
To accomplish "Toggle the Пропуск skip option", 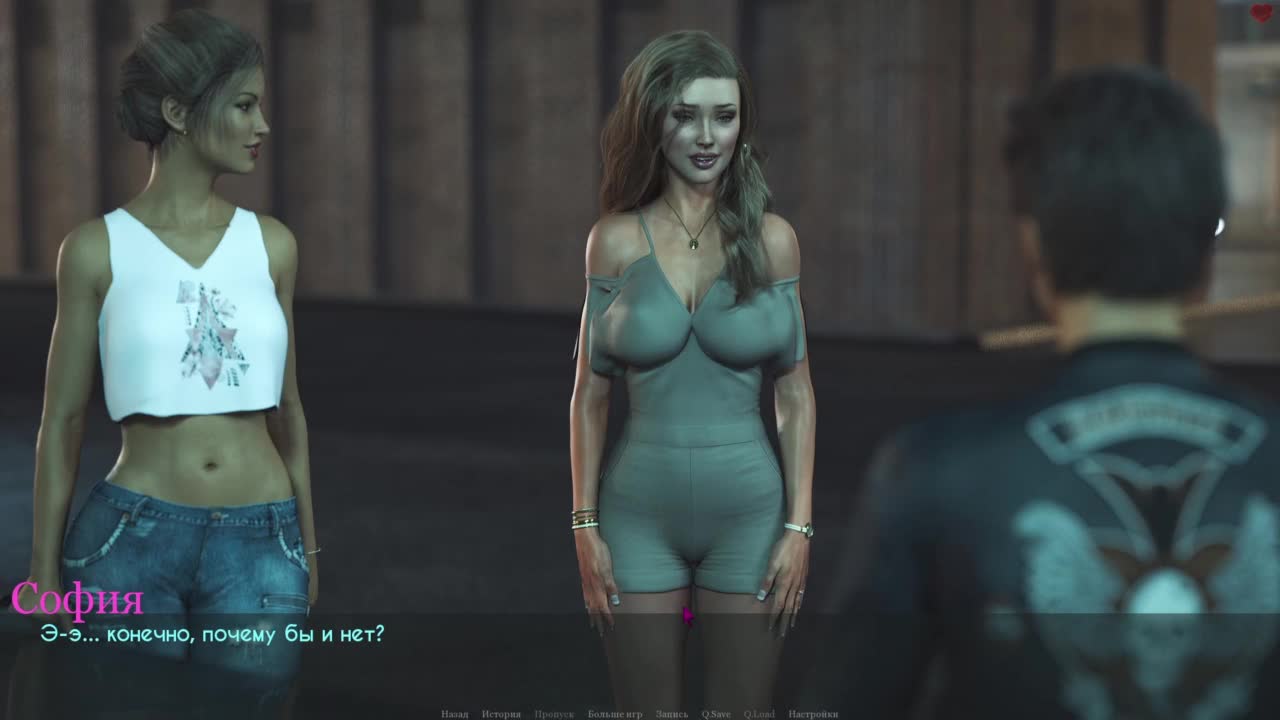I will pos(554,714).
